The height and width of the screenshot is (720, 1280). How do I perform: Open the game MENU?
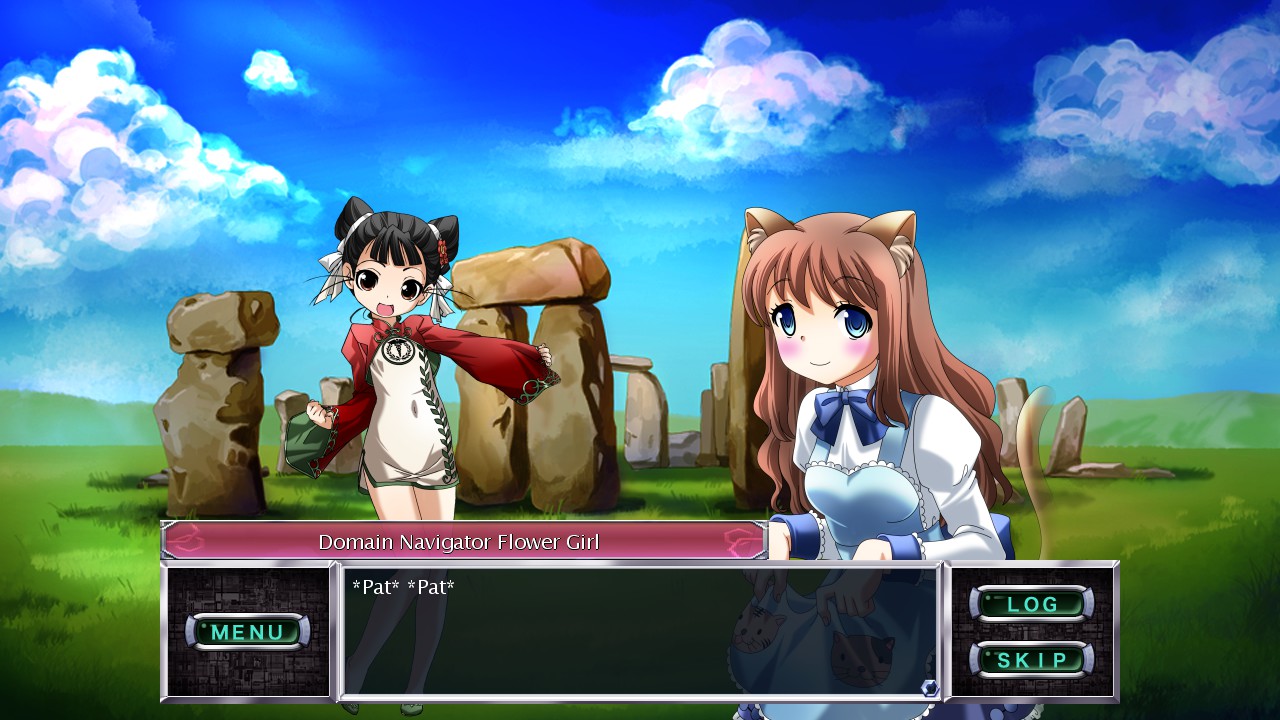pyautogui.click(x=249, y=632)
